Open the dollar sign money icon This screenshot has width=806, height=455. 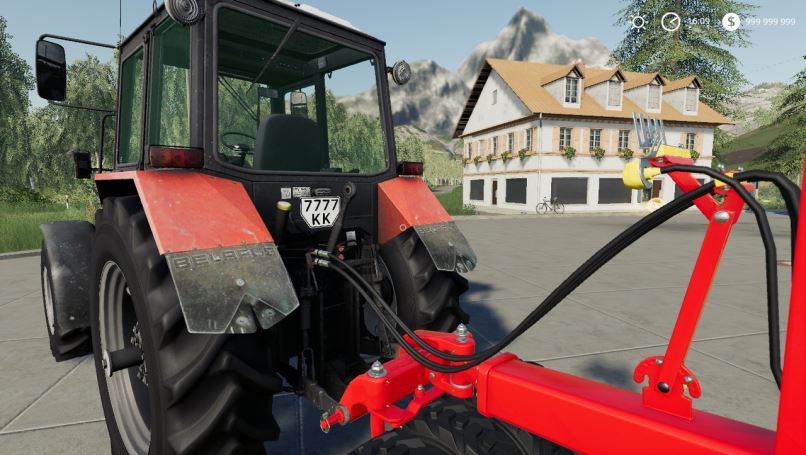click(731, 21)
